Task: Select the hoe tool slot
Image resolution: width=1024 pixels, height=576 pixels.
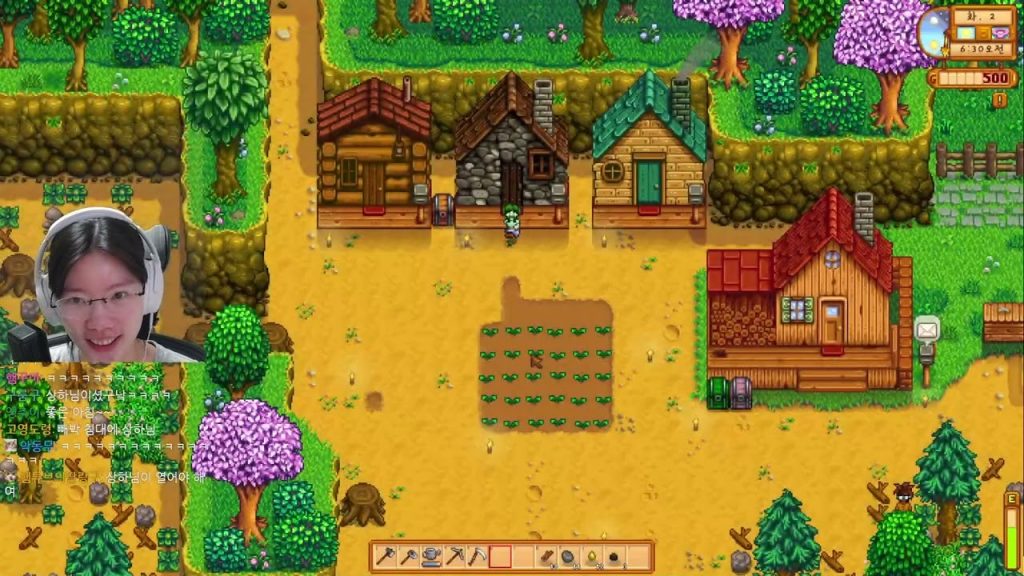Action: tap(409, 556)
